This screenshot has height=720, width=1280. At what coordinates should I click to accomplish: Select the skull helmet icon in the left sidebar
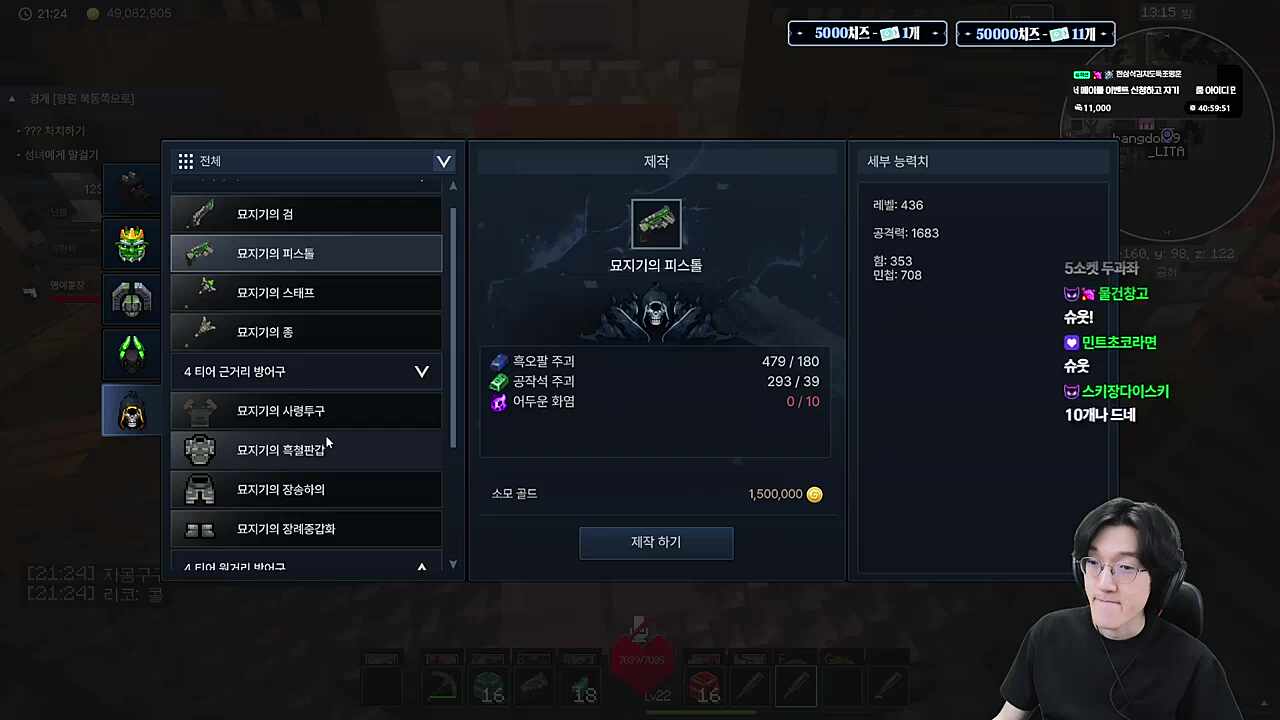click(x=131, y=410)
